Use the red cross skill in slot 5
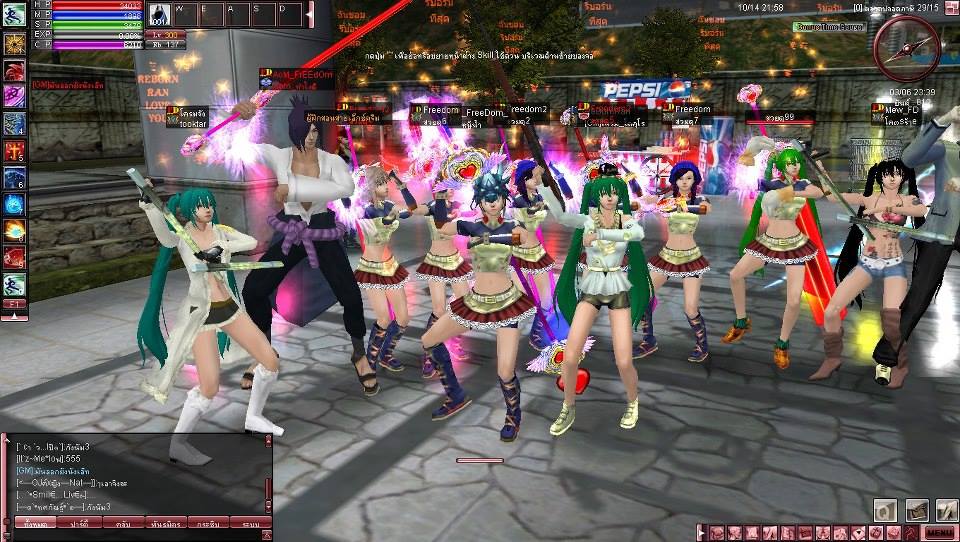Image resolution: width=960 pixels, height=542 pixels. tap(14, 152)
